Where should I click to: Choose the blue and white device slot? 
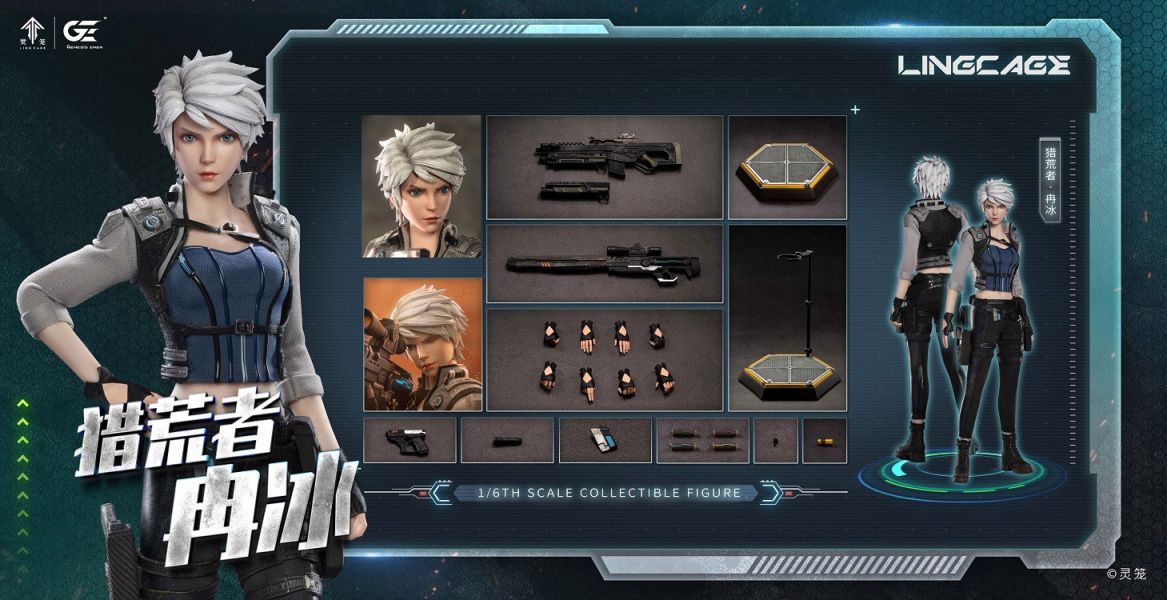coord(604,440)
